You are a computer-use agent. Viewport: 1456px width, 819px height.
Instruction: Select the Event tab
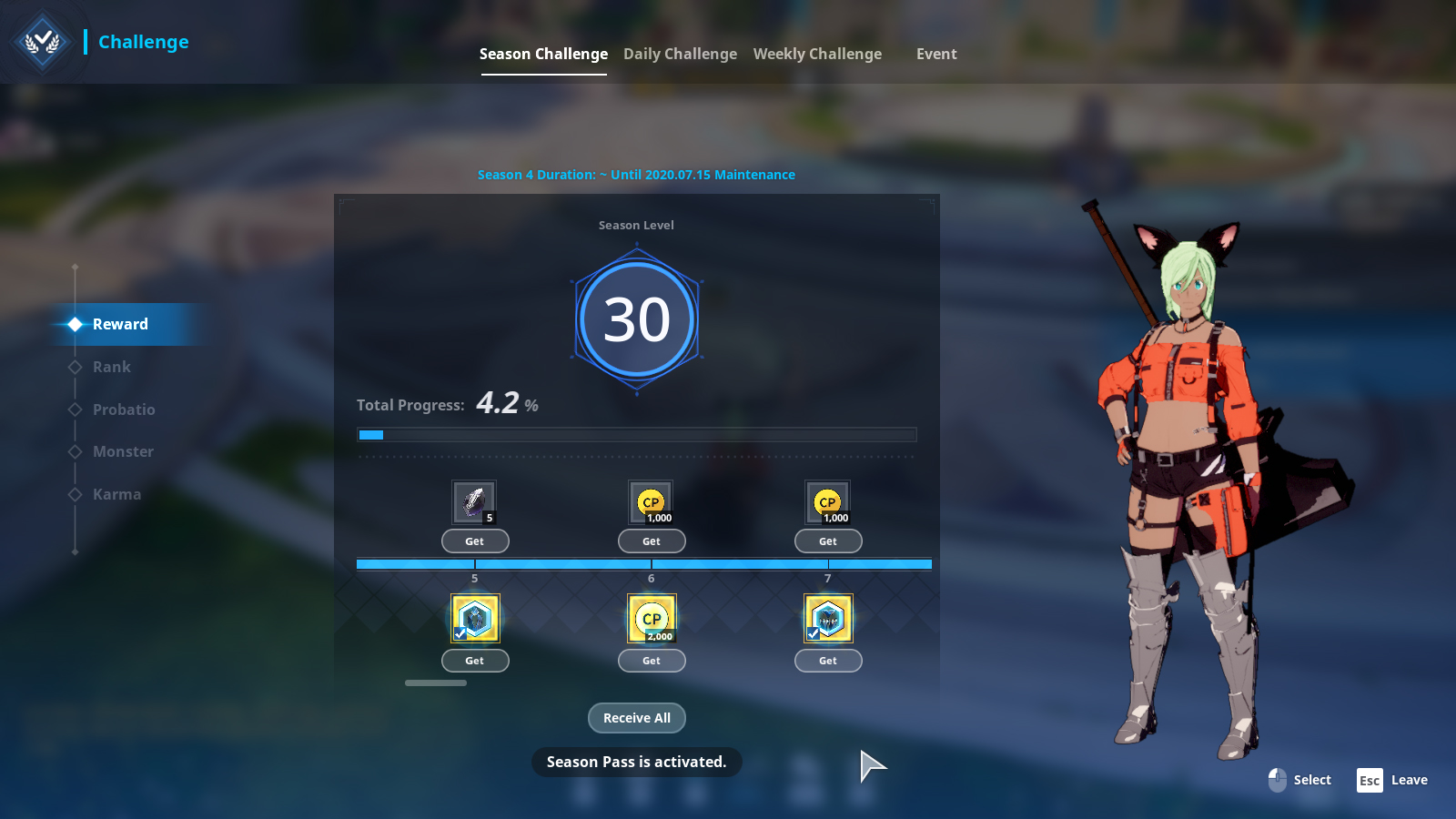point(936,54)
